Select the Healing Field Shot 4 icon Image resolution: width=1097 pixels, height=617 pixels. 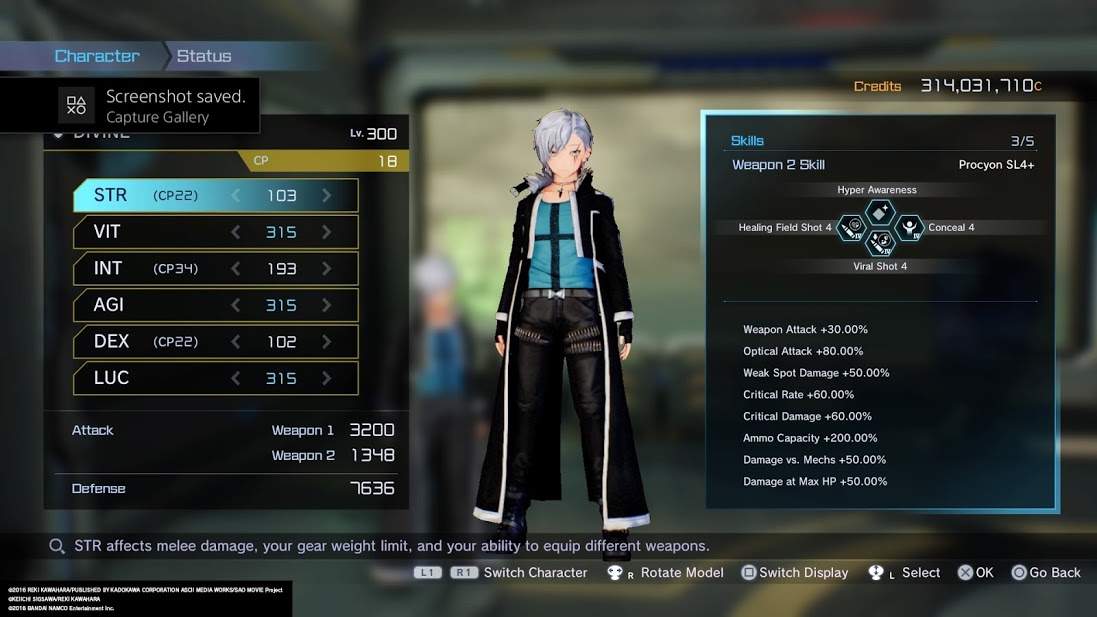click(851, 228)
